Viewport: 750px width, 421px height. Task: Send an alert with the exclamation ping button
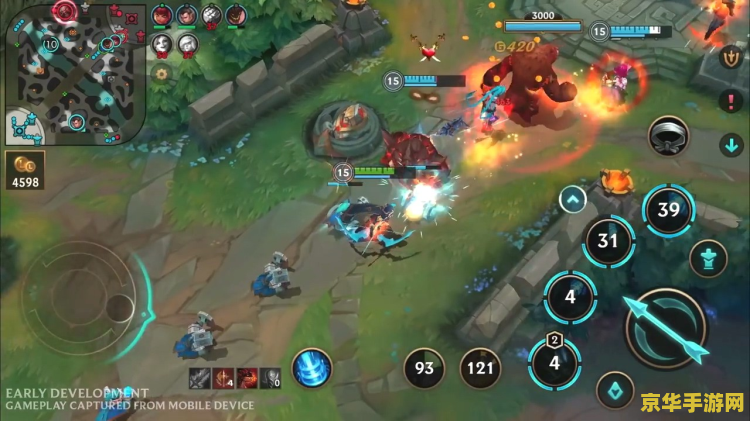point(731,100)
